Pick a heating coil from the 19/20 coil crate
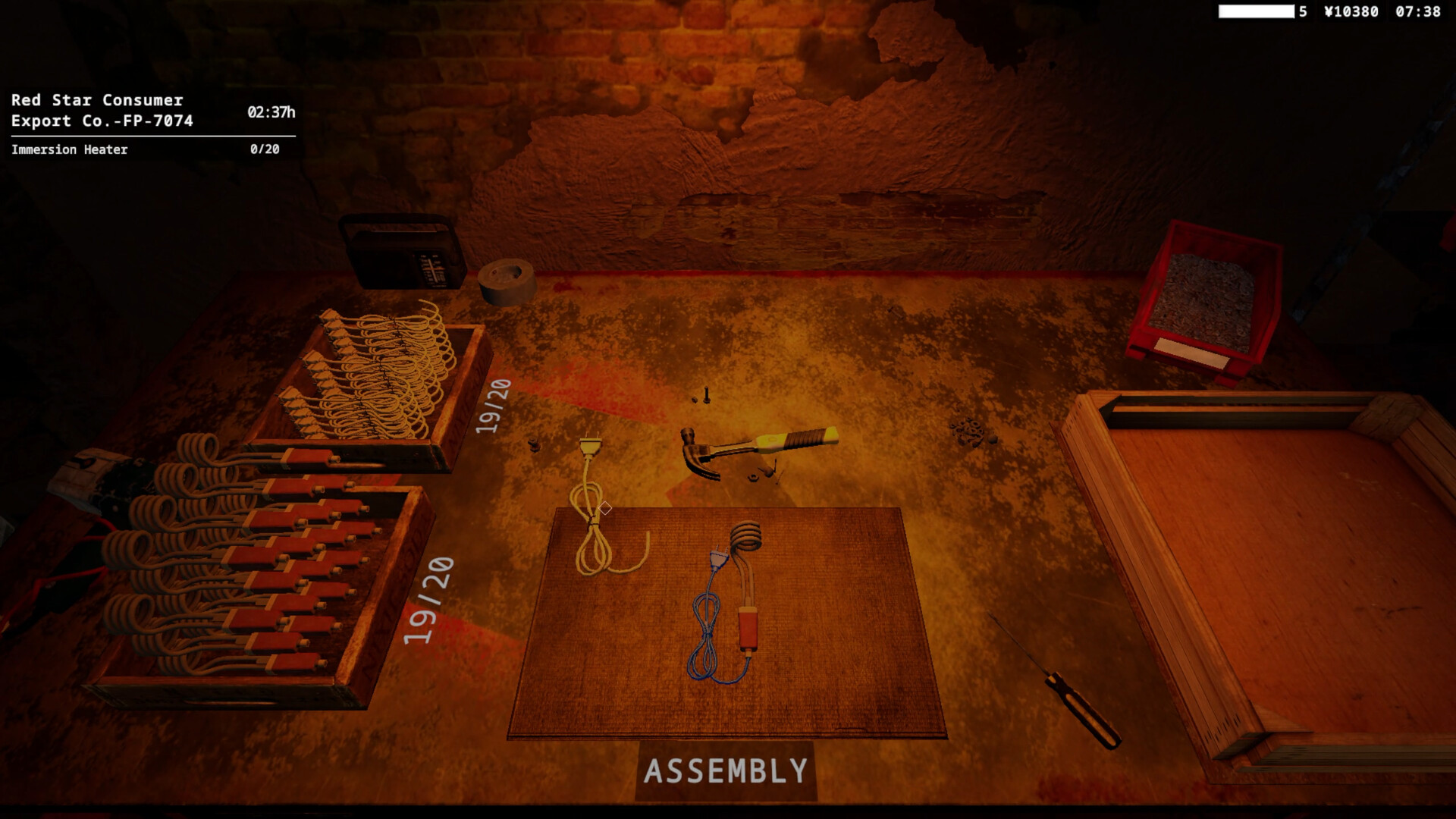This screenshot has height=819, width=1456. [379, 372]
